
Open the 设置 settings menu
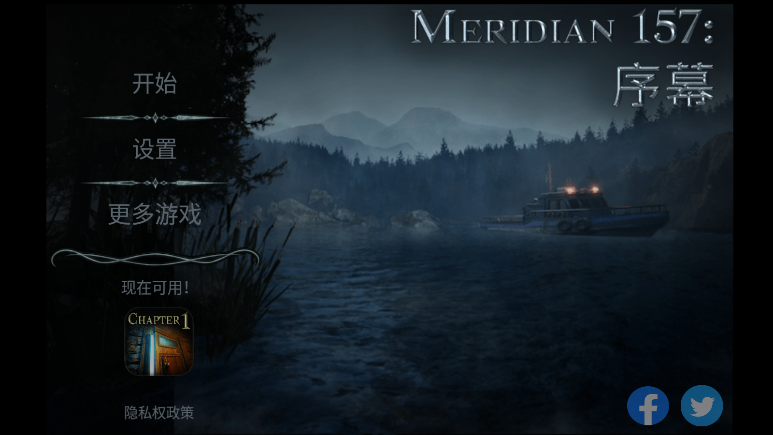click(154, 150)
